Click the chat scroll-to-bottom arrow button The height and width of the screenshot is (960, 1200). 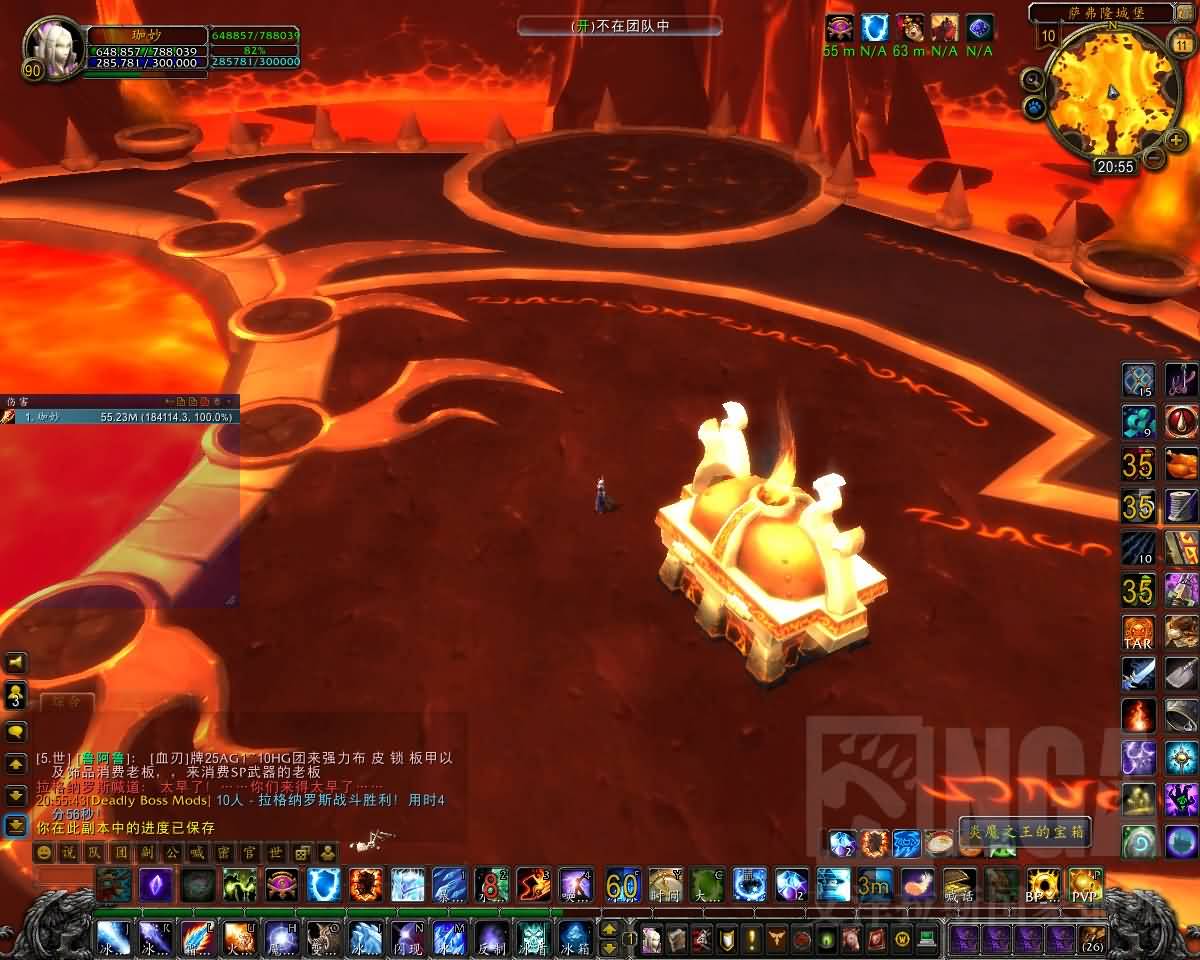click(x=17, y=826)
